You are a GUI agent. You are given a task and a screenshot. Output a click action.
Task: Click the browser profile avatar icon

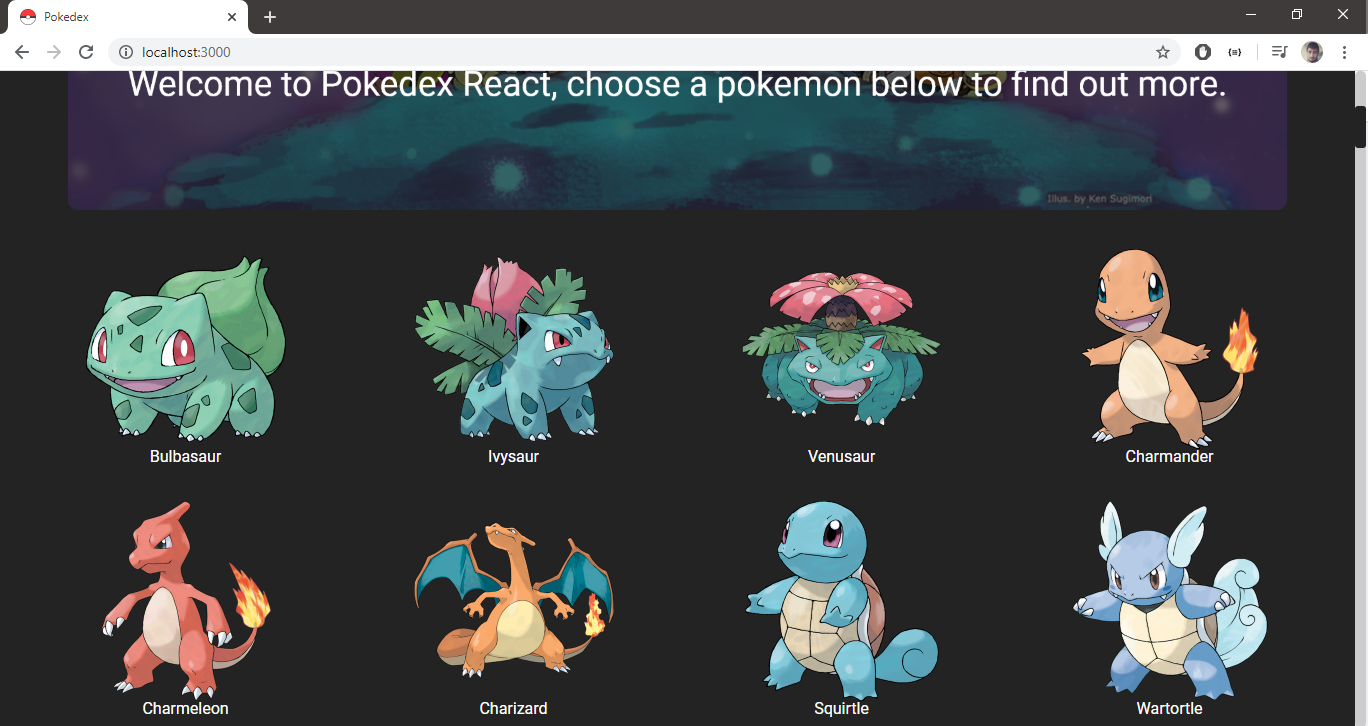point(1311,51)
